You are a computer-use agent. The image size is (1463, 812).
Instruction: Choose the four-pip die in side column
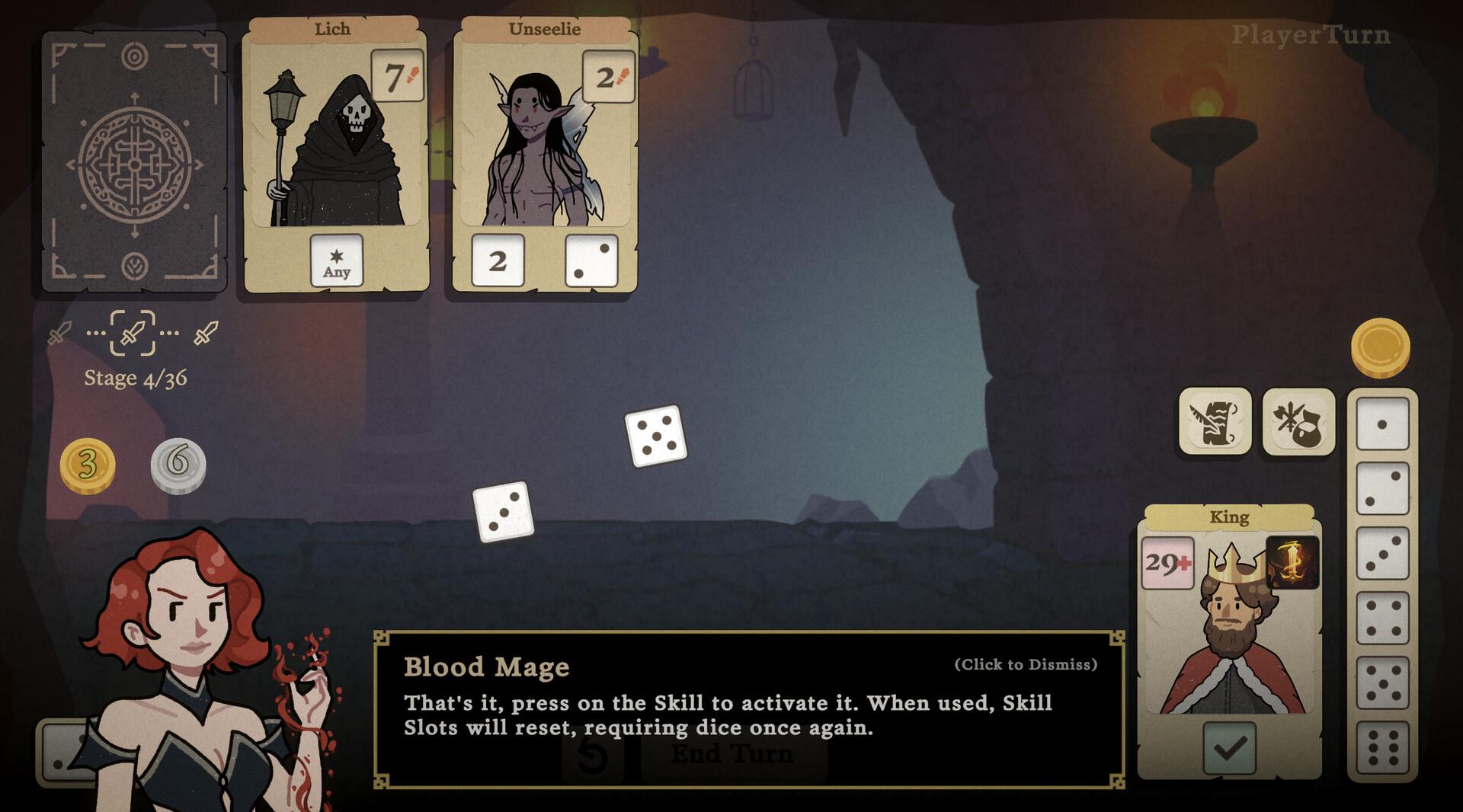1382,618
